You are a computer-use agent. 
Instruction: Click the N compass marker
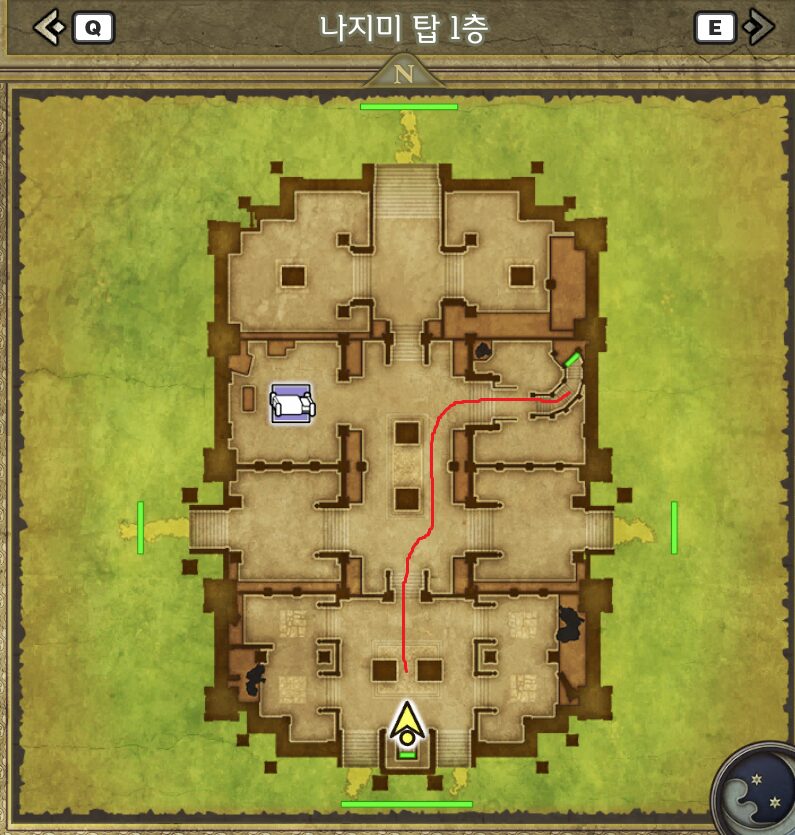[x=404, y=74]
